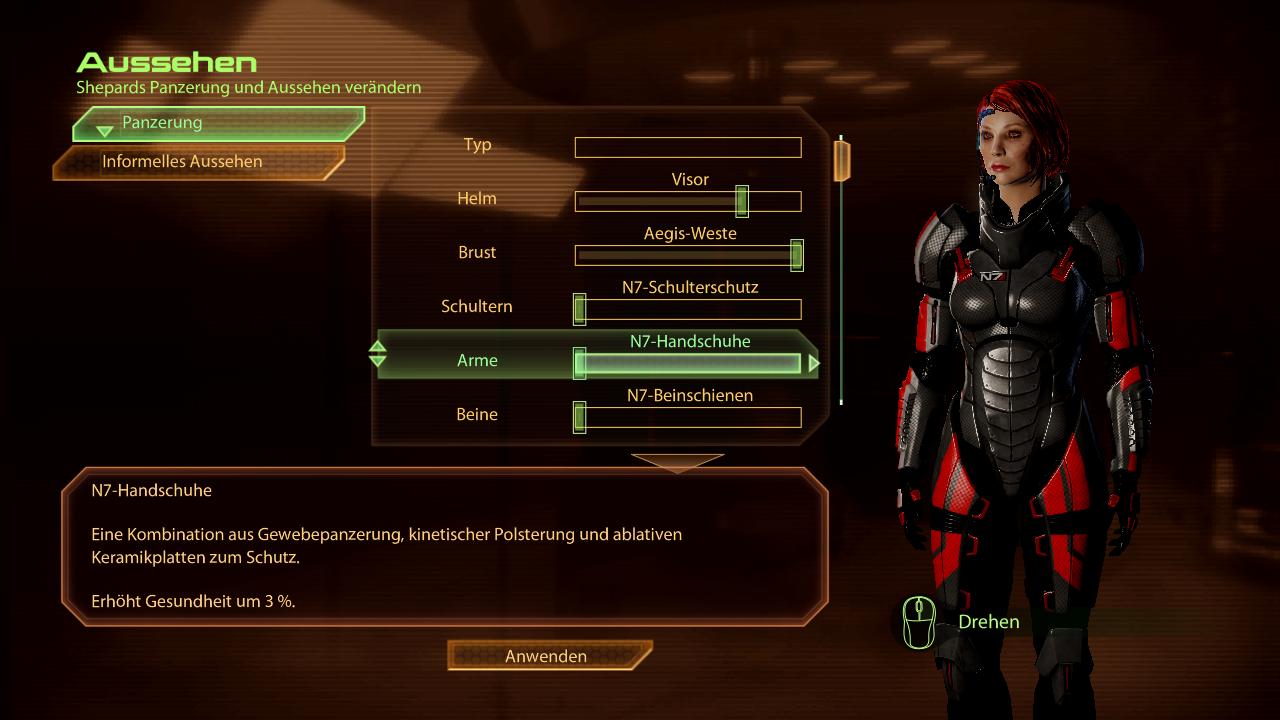Image resolution: width=1280 pixels, height=720 pixels.
Task: Open the Informelles Aussehen tab
Action: pos(197,161)
